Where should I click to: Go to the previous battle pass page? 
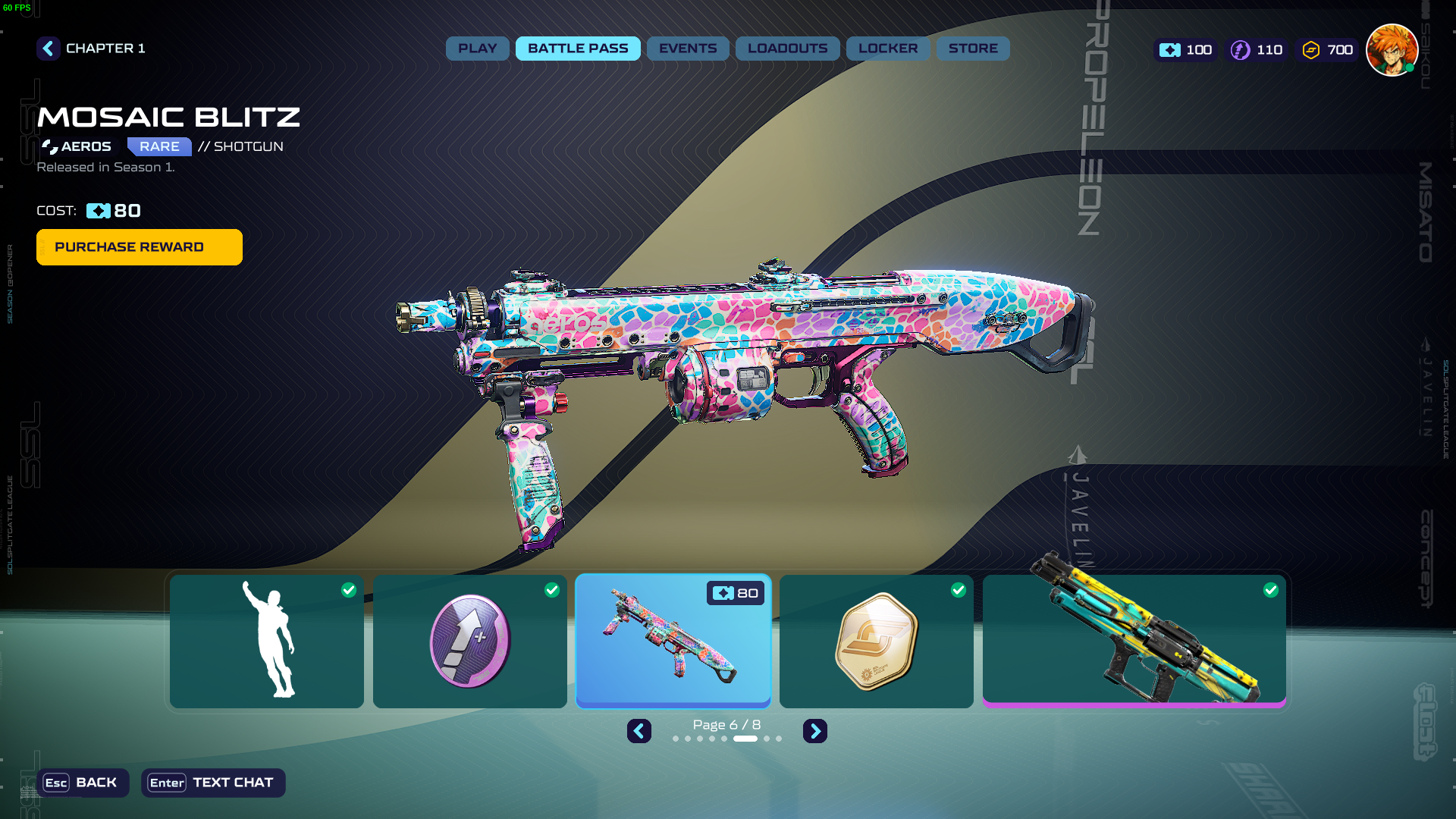tap(639, 731)
